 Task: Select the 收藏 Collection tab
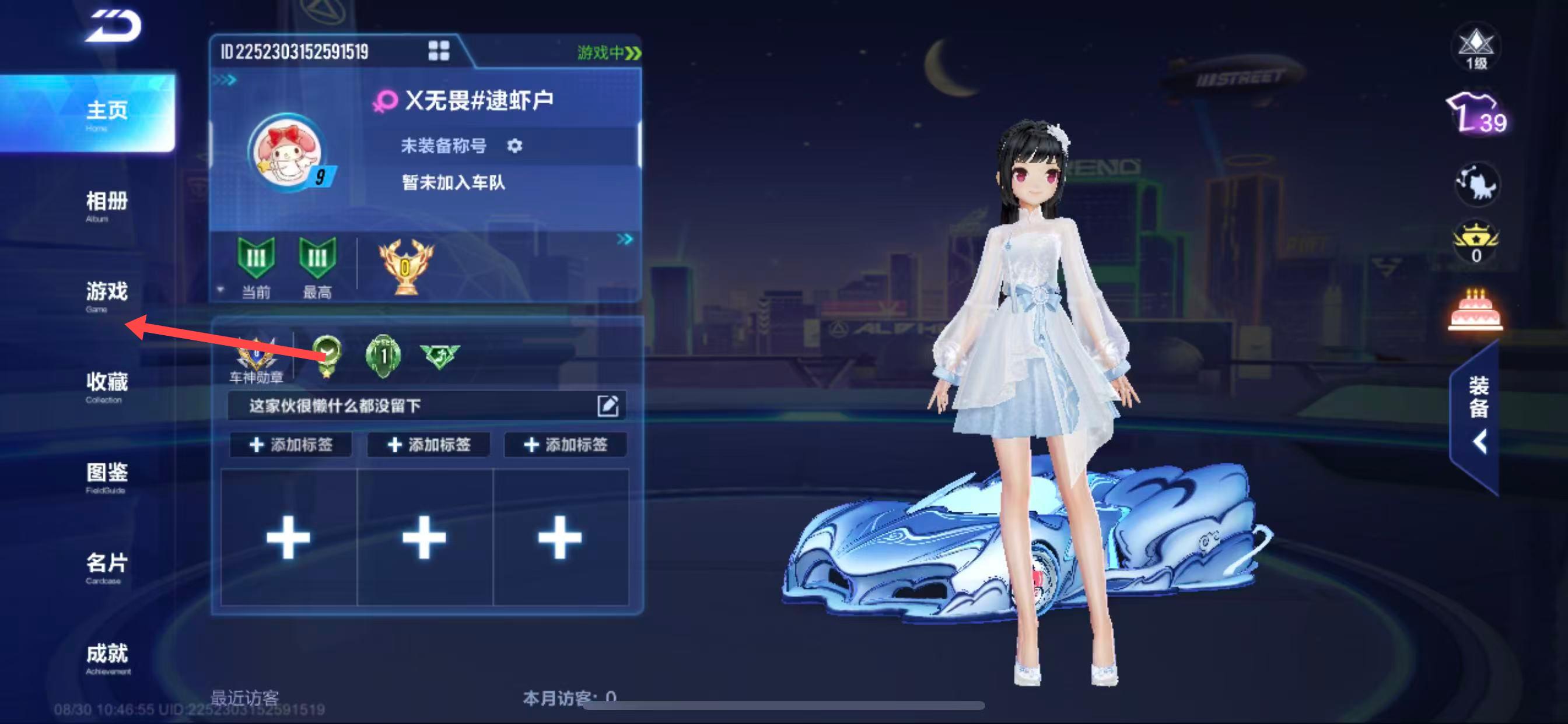(x=107, y=385)
